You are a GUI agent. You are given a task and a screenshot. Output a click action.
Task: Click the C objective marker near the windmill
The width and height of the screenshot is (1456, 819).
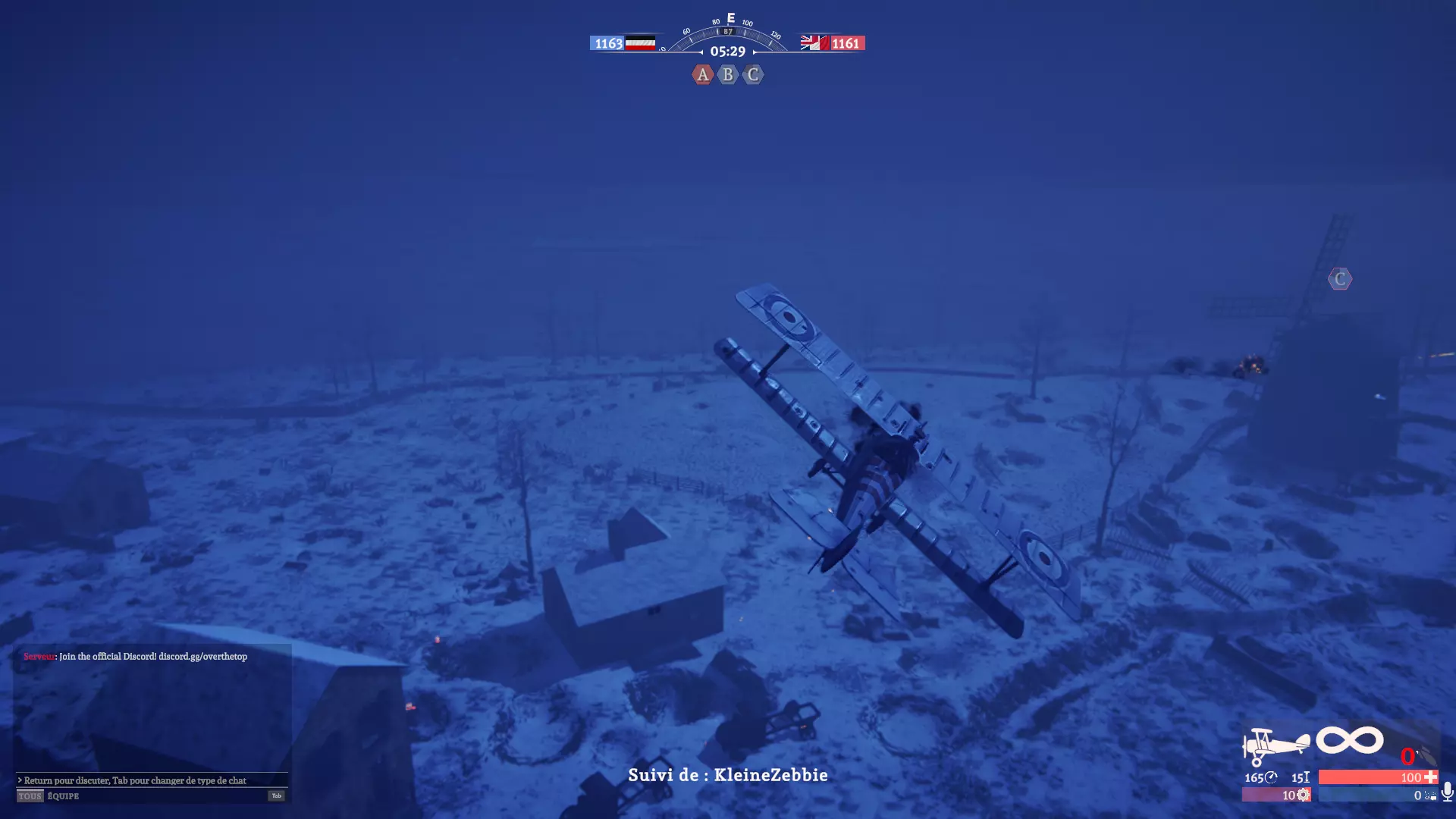tap(1339, 279)
